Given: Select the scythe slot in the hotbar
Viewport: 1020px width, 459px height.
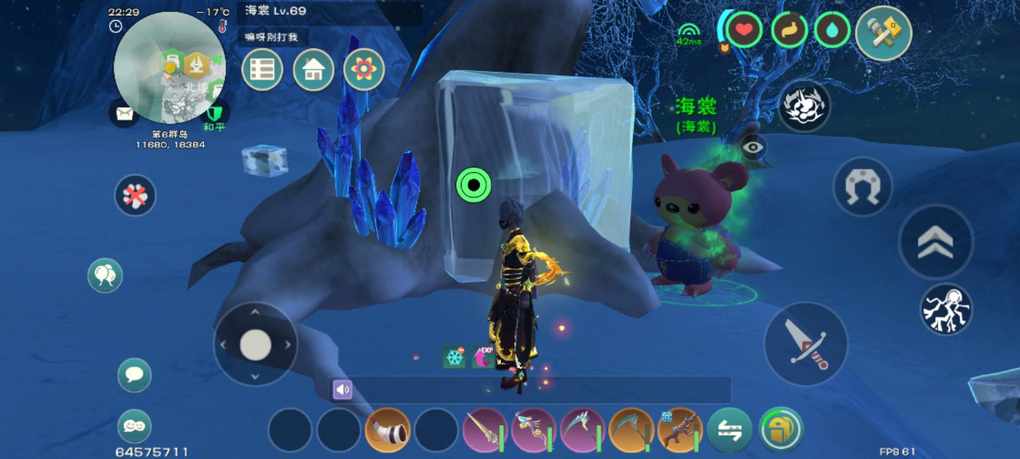Looking at the screenshot, I should [x=631, y=430].
